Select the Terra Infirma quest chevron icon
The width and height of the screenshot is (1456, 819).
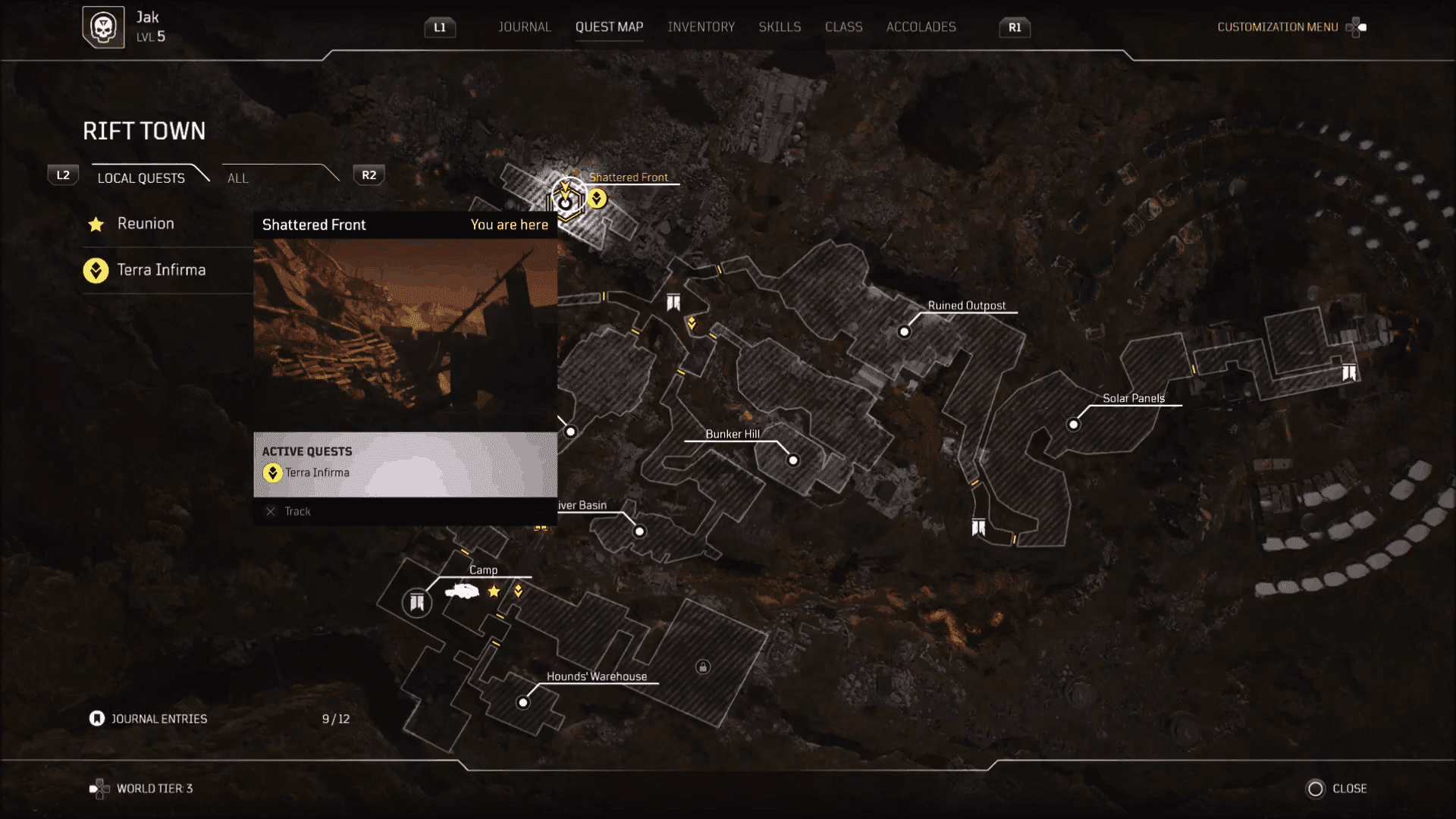[95, 270]
